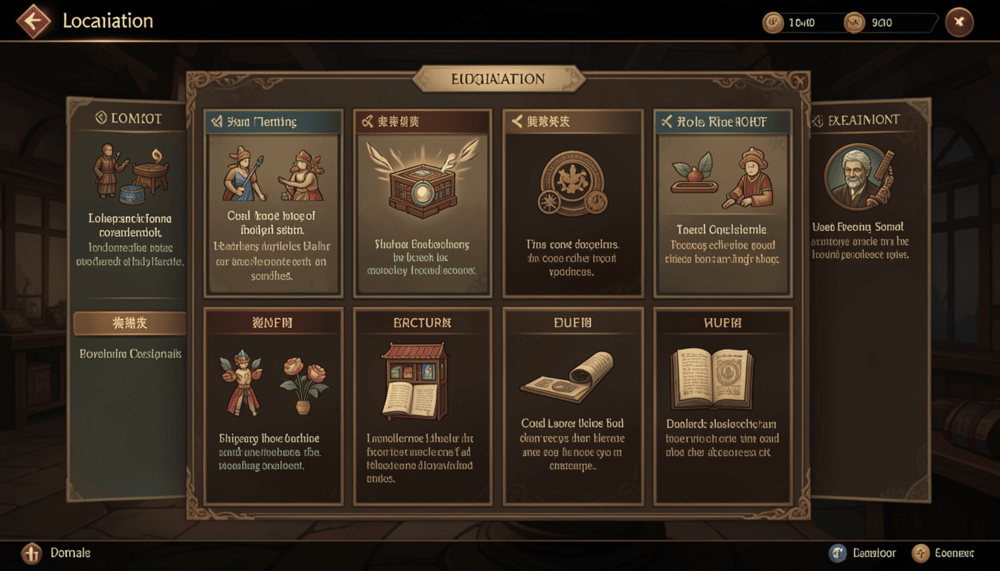Click the blue-icon Damloor button
1000x571 pixels.
pyautogui.click(x=862, y=553)
